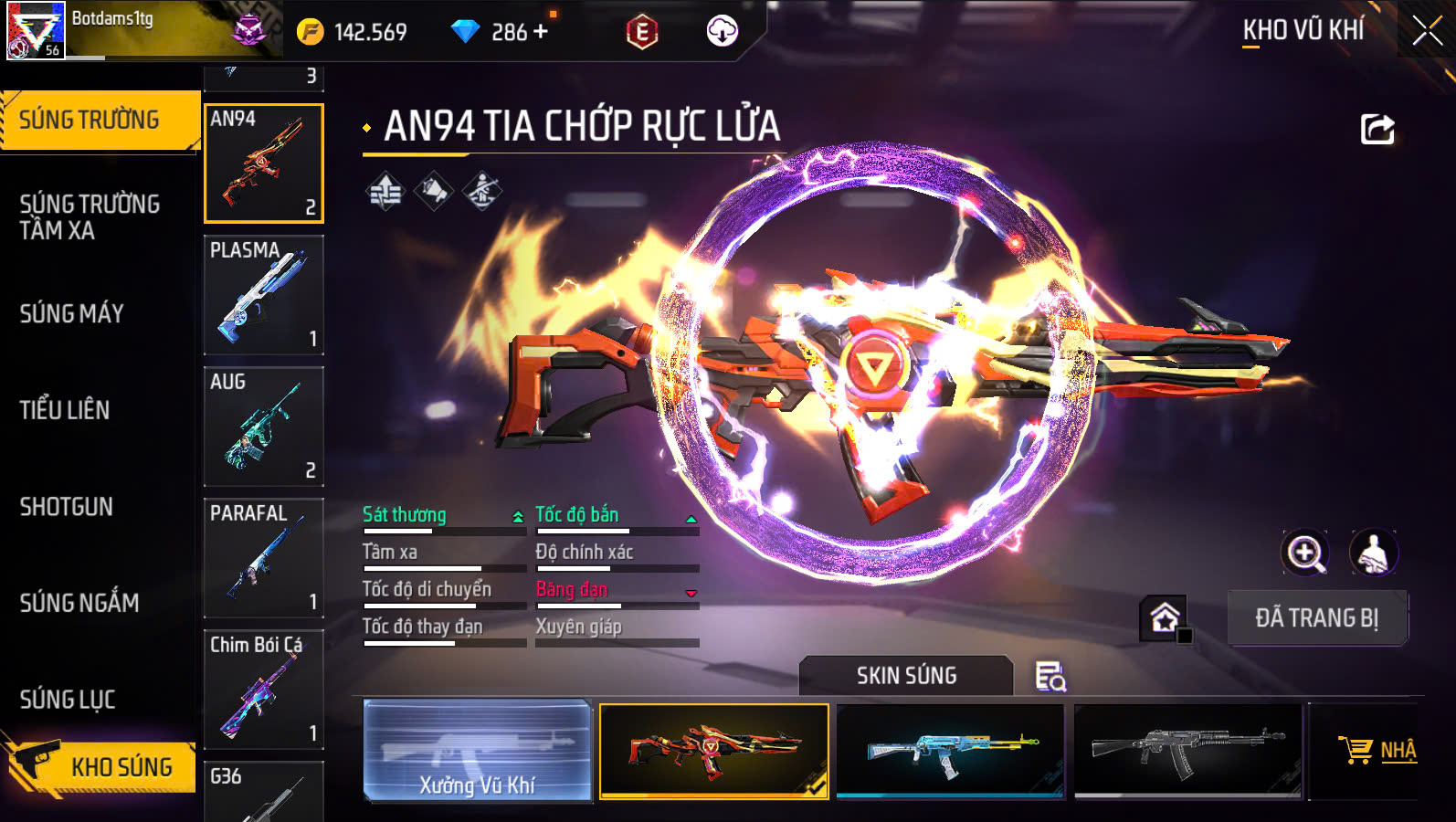1456x822 pixels.
Task: Open the Súng Máy category
Action: (73, 313)
